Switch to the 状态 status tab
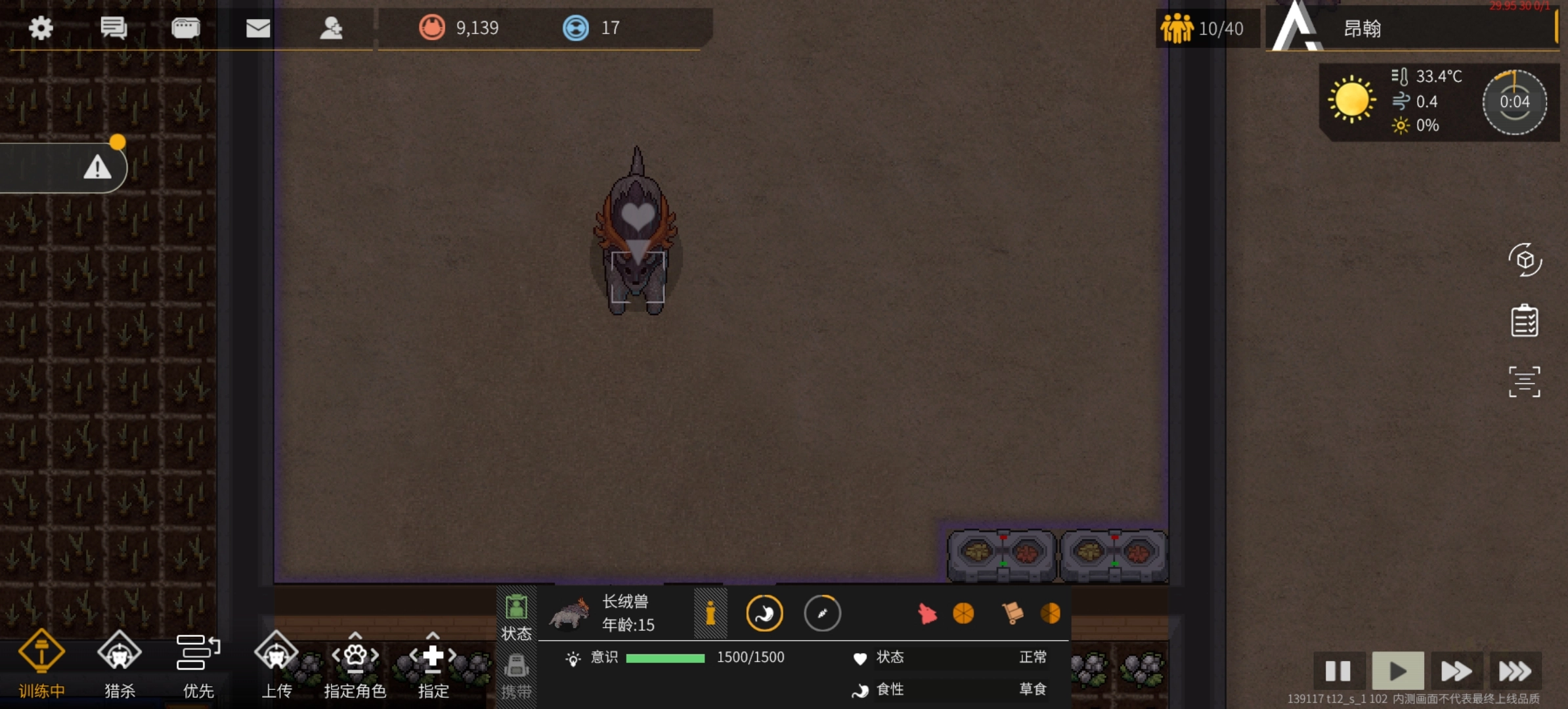This screenshot has height=709, width=1568. [516, 616]
